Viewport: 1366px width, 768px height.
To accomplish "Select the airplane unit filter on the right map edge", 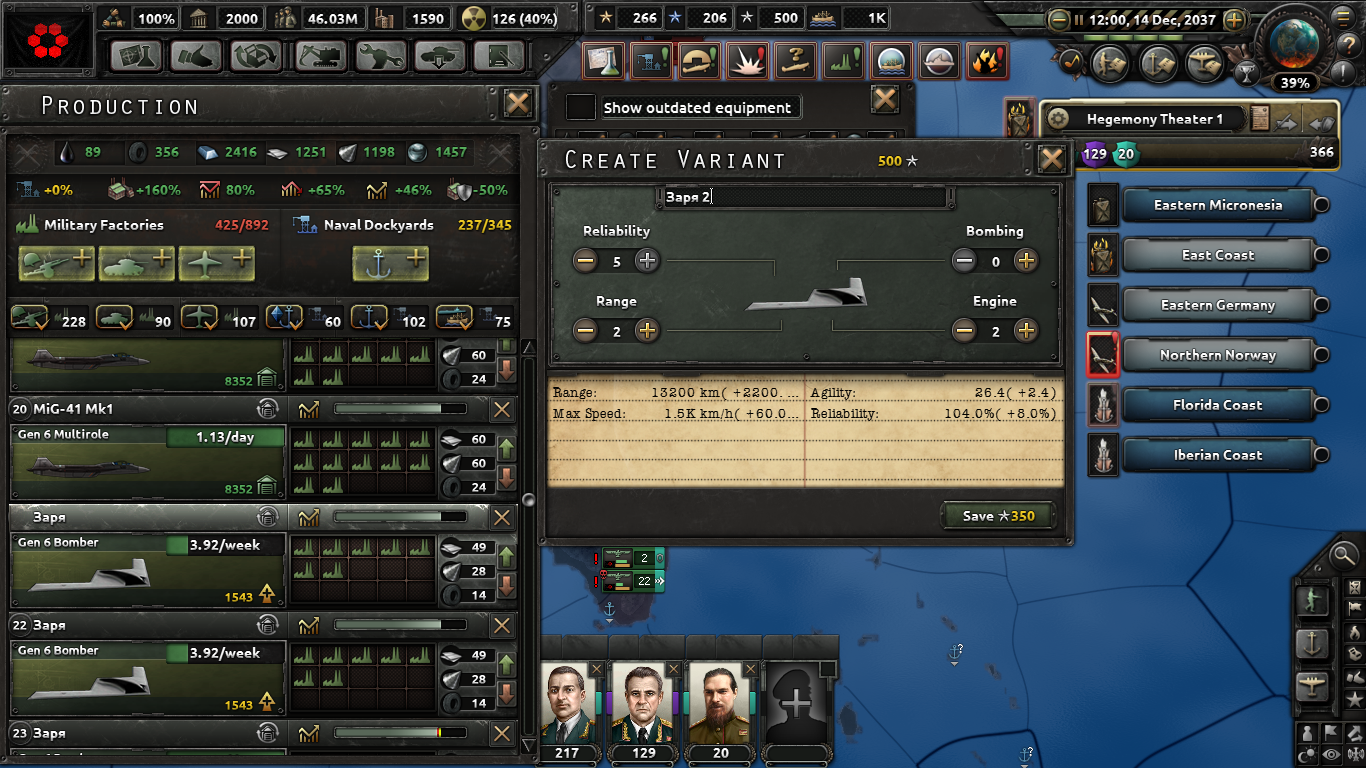I will point(1312,686).
